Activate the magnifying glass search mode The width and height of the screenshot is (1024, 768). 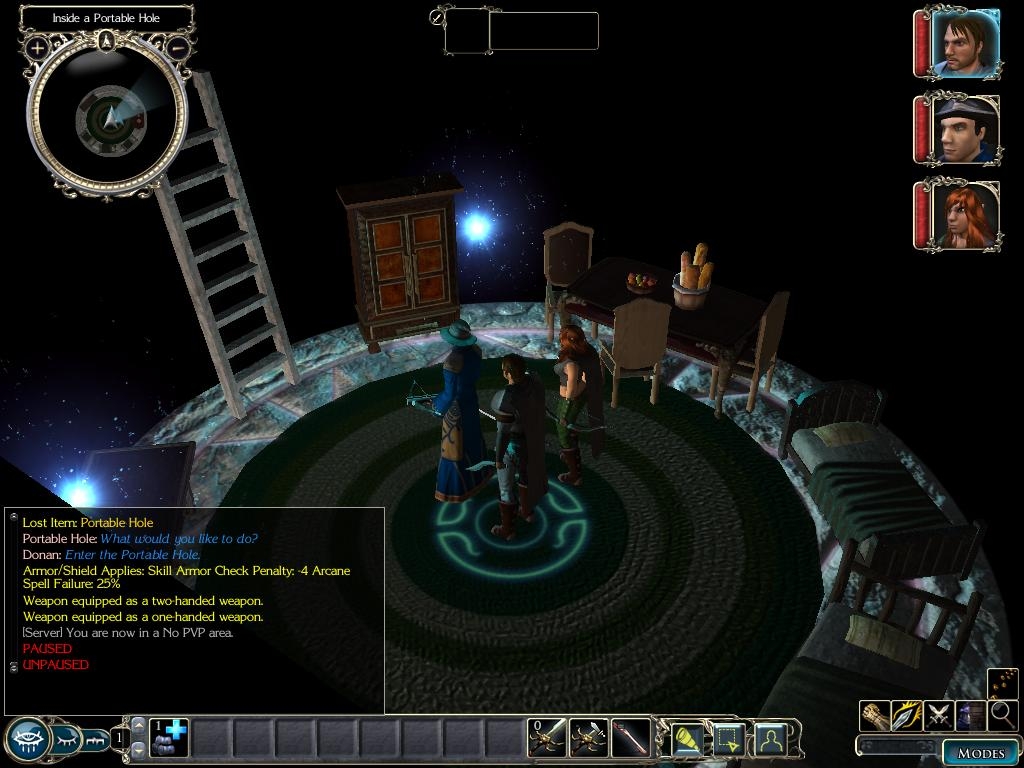coord(1002,715)
